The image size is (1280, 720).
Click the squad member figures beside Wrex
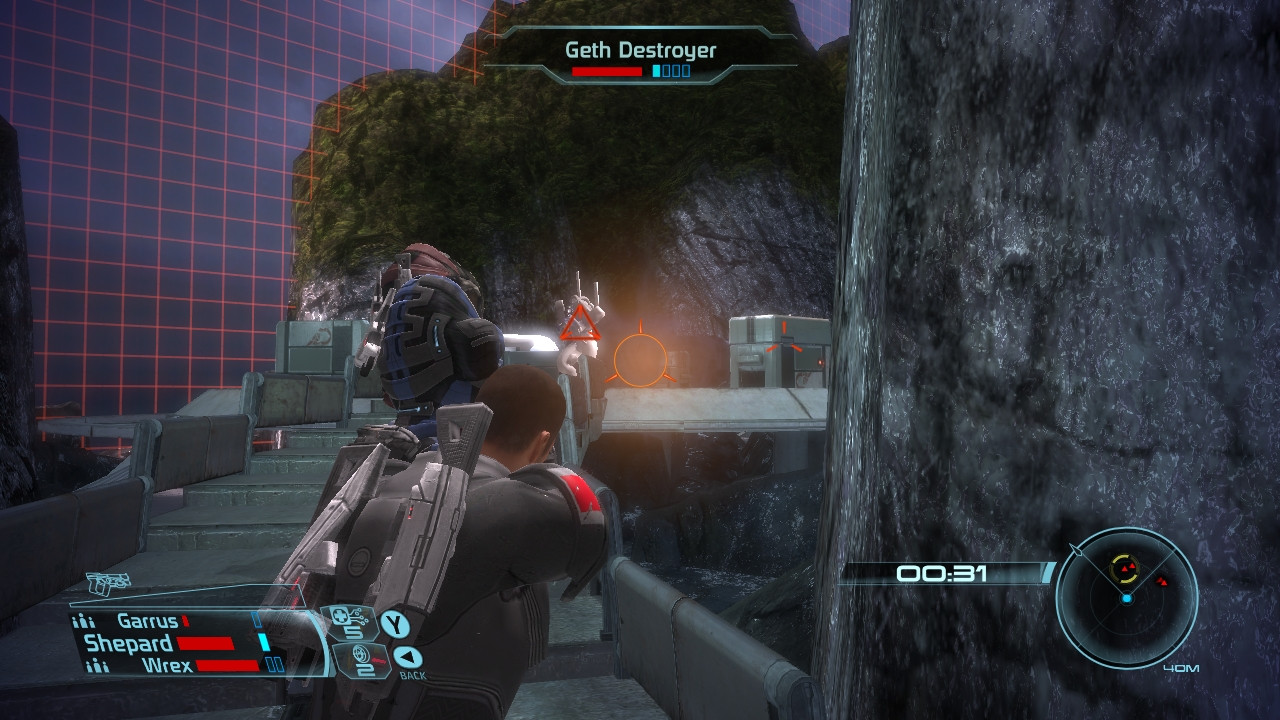coord(97,664)
